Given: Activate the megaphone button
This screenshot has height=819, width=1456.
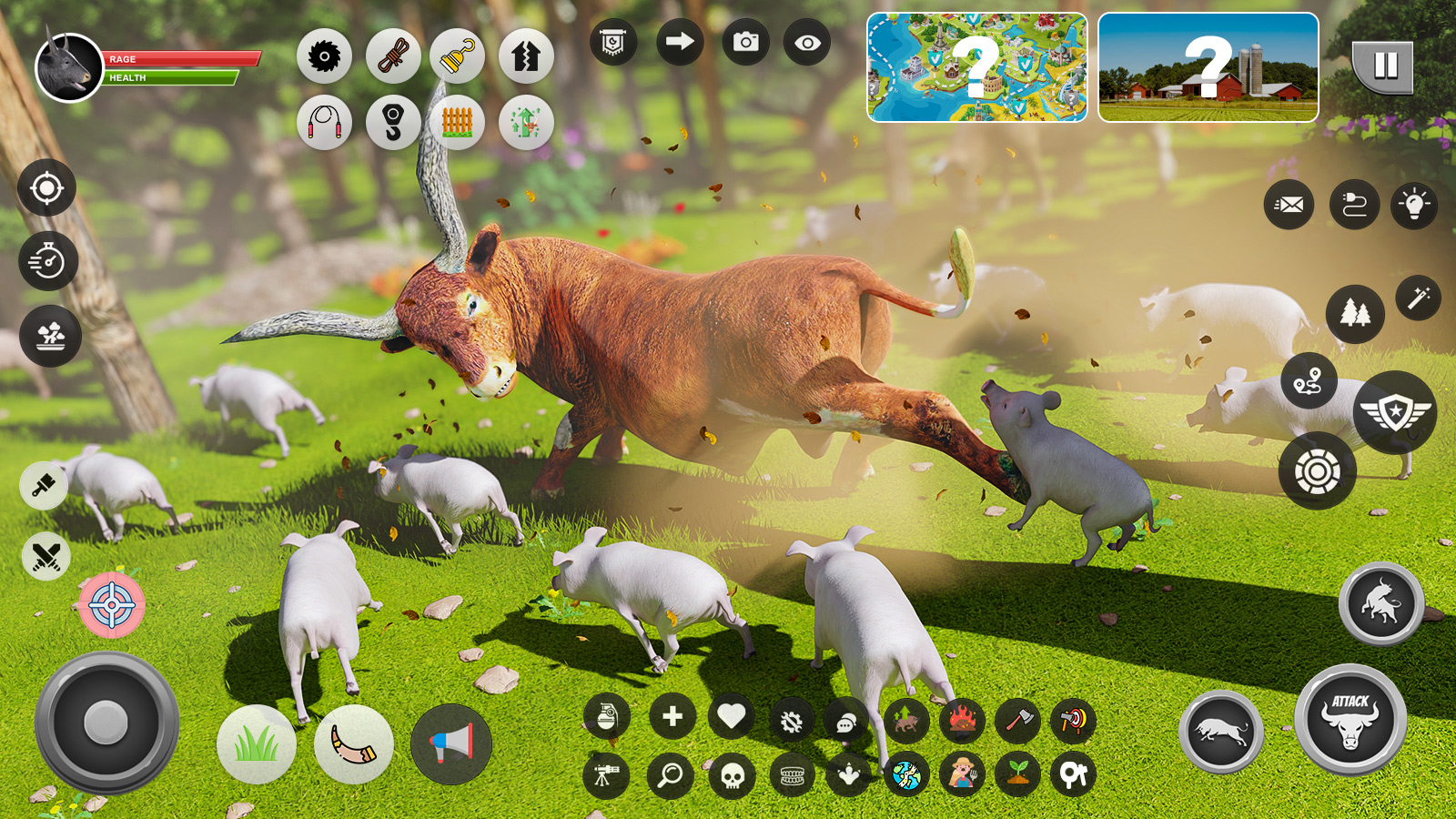Looking at the screenshot, I should pos(451,744).
